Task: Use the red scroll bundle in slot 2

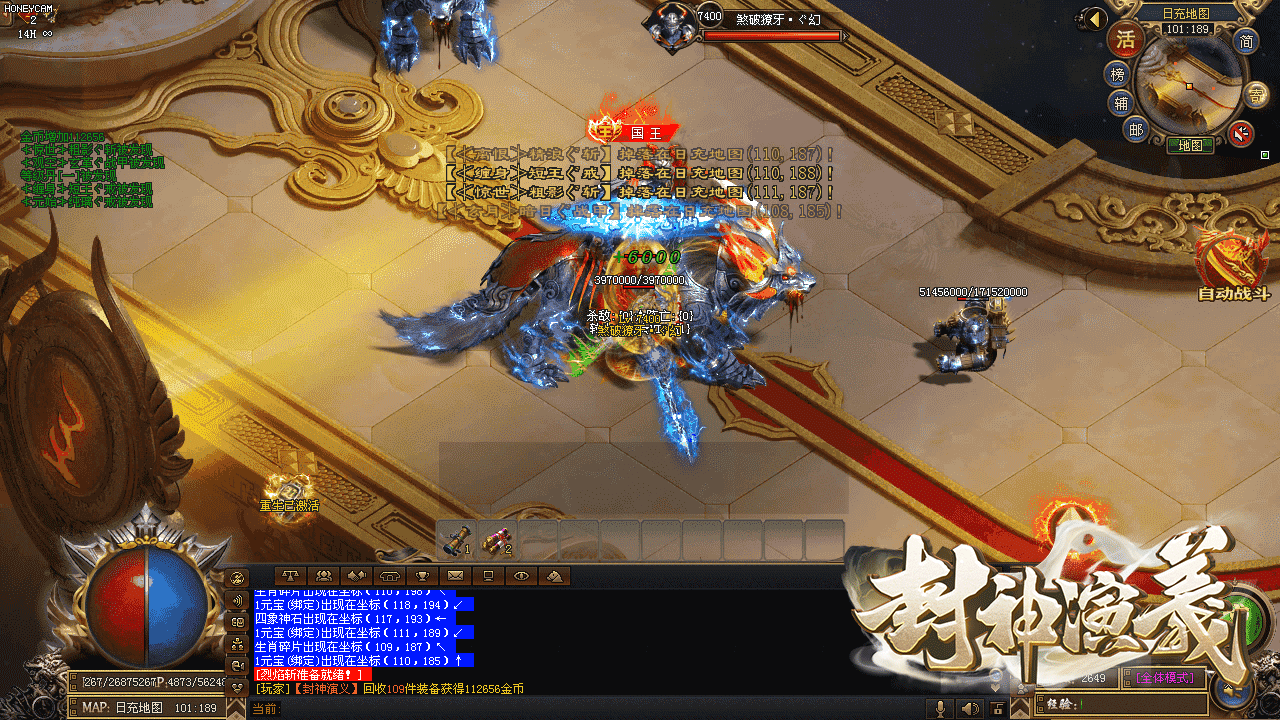Action: click(497, 540)
